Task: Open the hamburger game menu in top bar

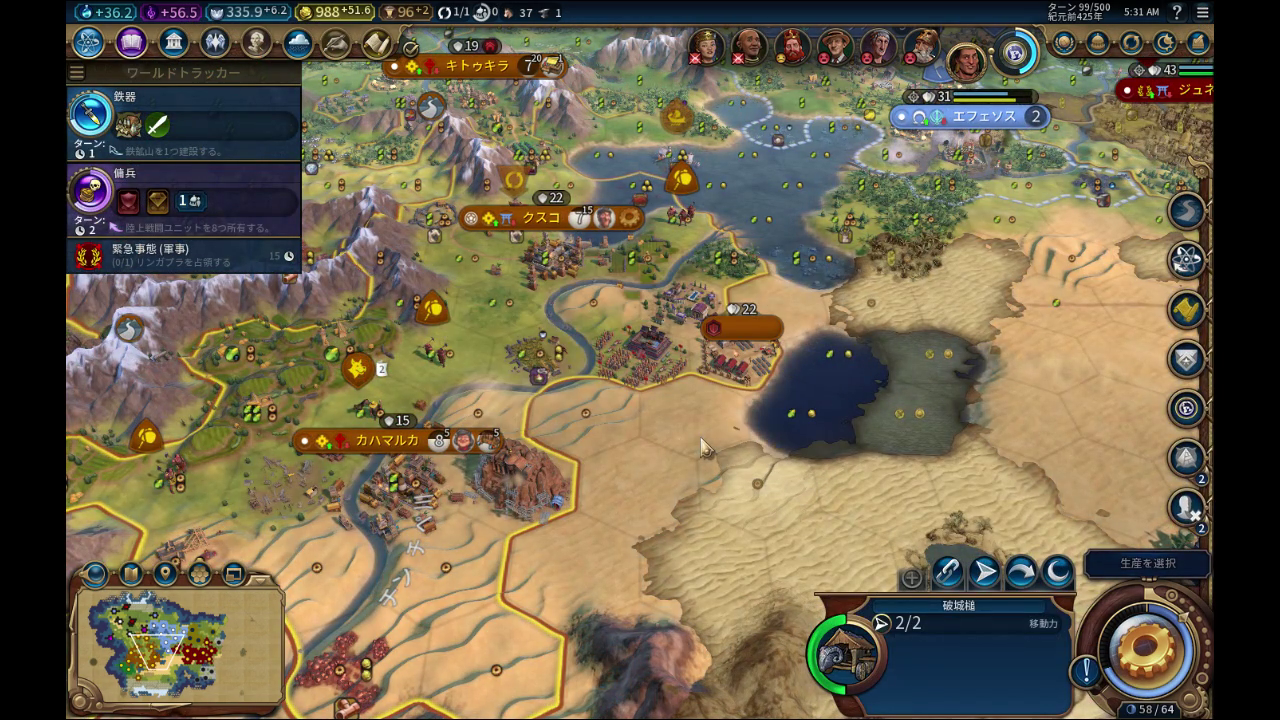Action: click(1203, 12)
